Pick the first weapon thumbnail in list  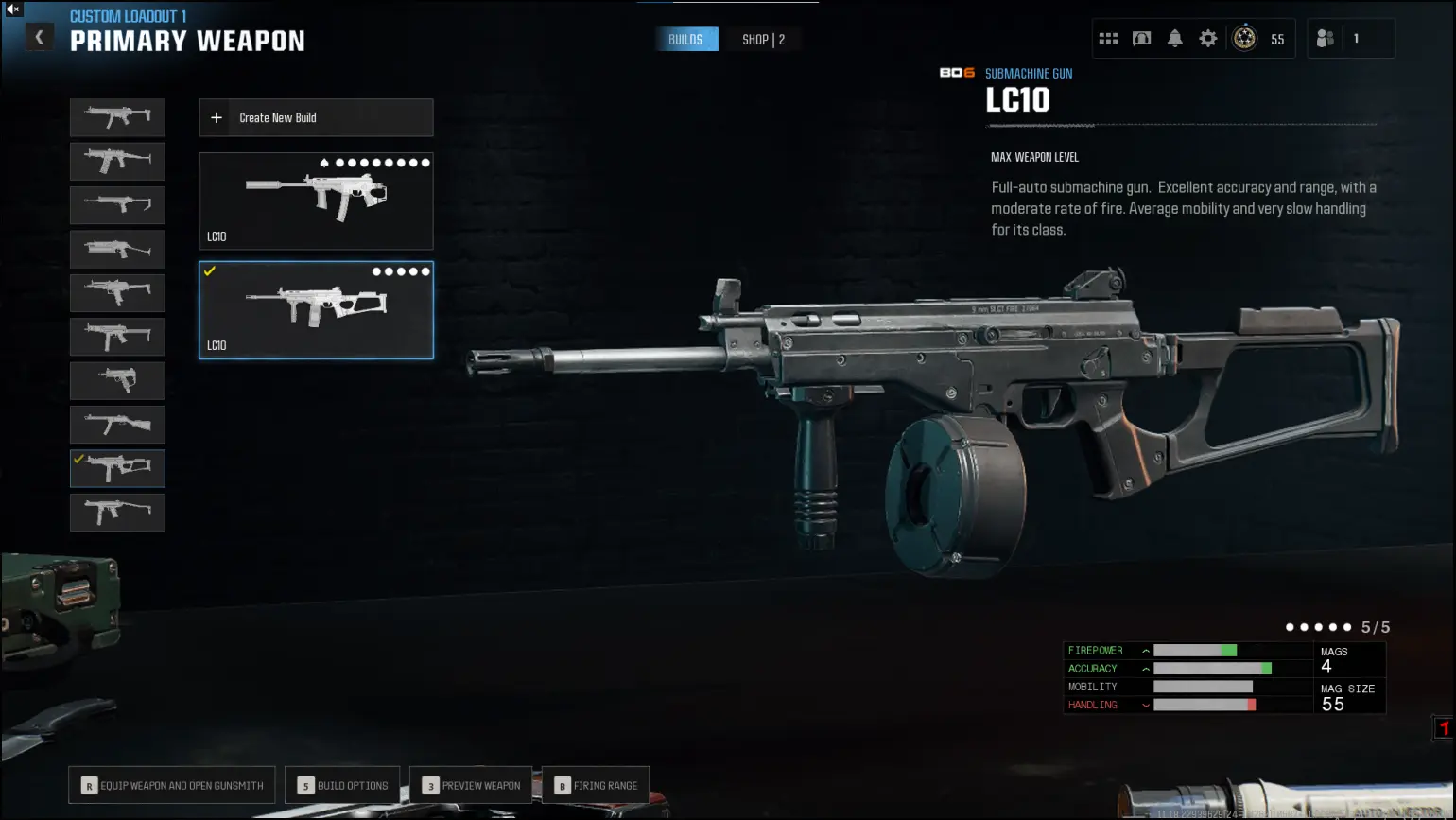(x=117, y=117)
